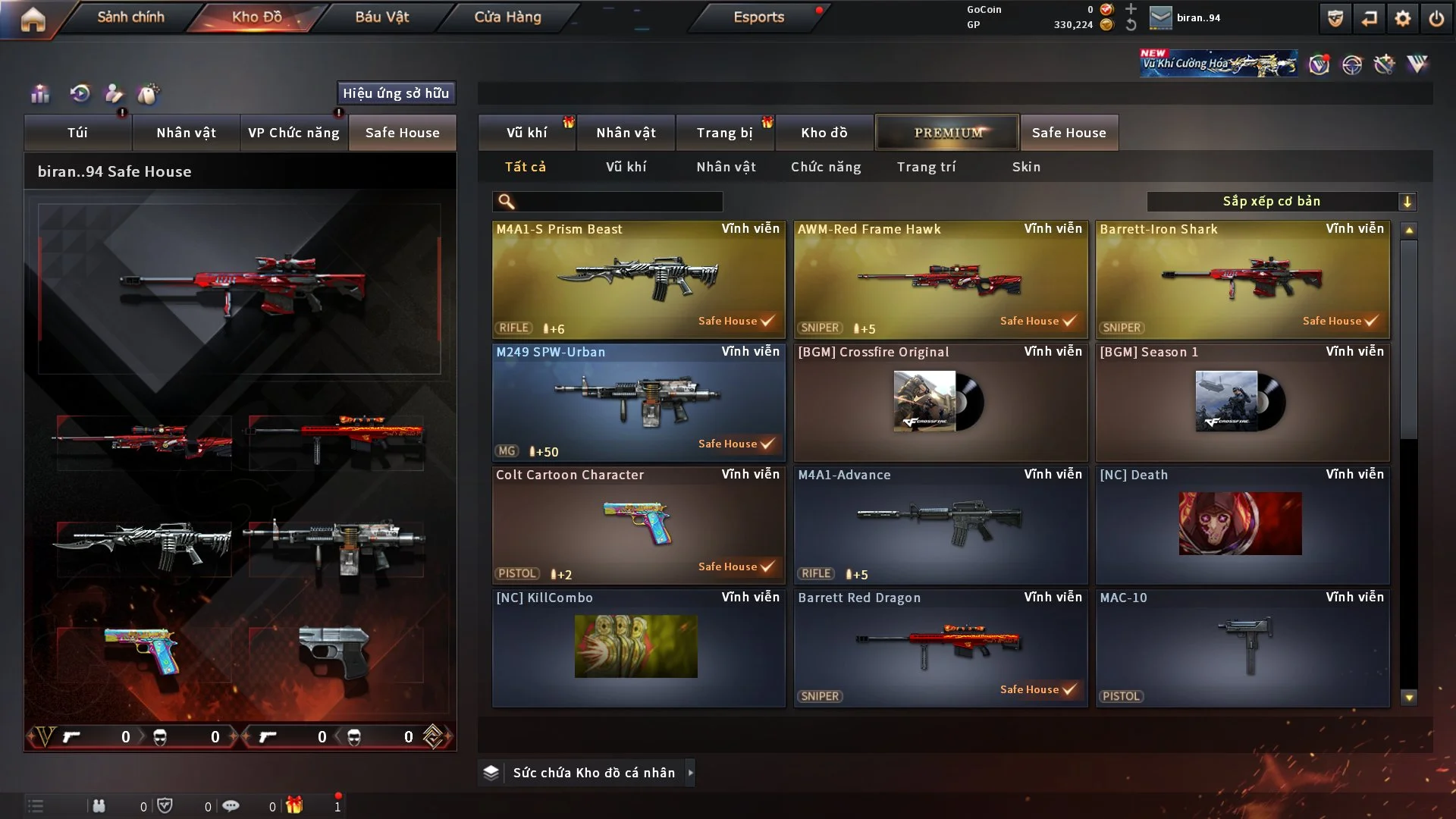Type in the item search field
Viewport: 1456px width, 819px height.
tap(618, 202)
